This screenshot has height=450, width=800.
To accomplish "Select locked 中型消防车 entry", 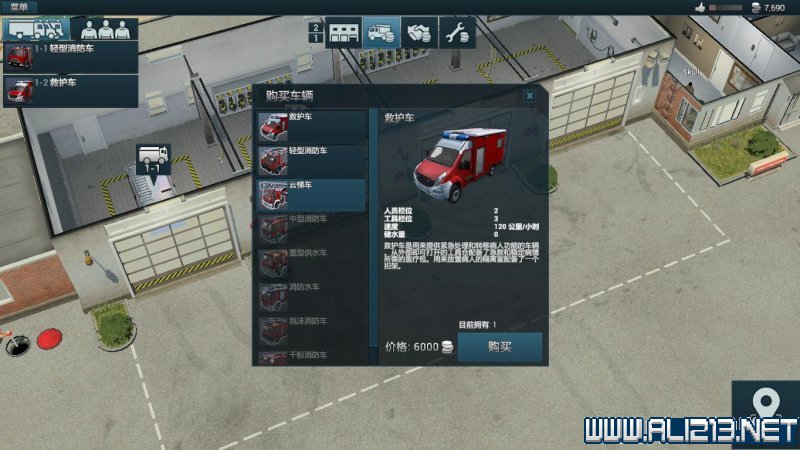I will coord(312,229).
